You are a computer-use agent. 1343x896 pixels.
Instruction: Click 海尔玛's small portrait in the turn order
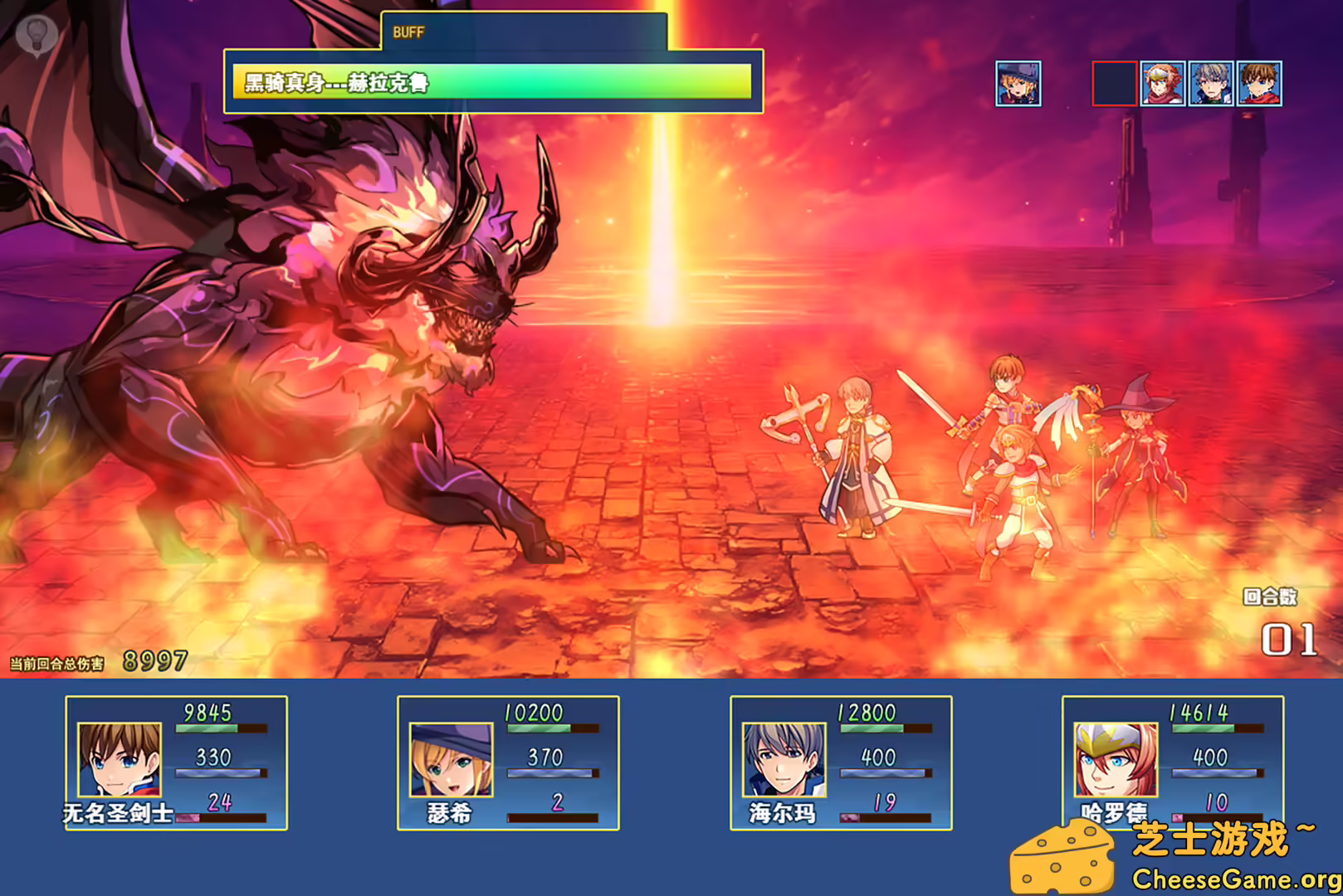click(x=1211, y=83)
